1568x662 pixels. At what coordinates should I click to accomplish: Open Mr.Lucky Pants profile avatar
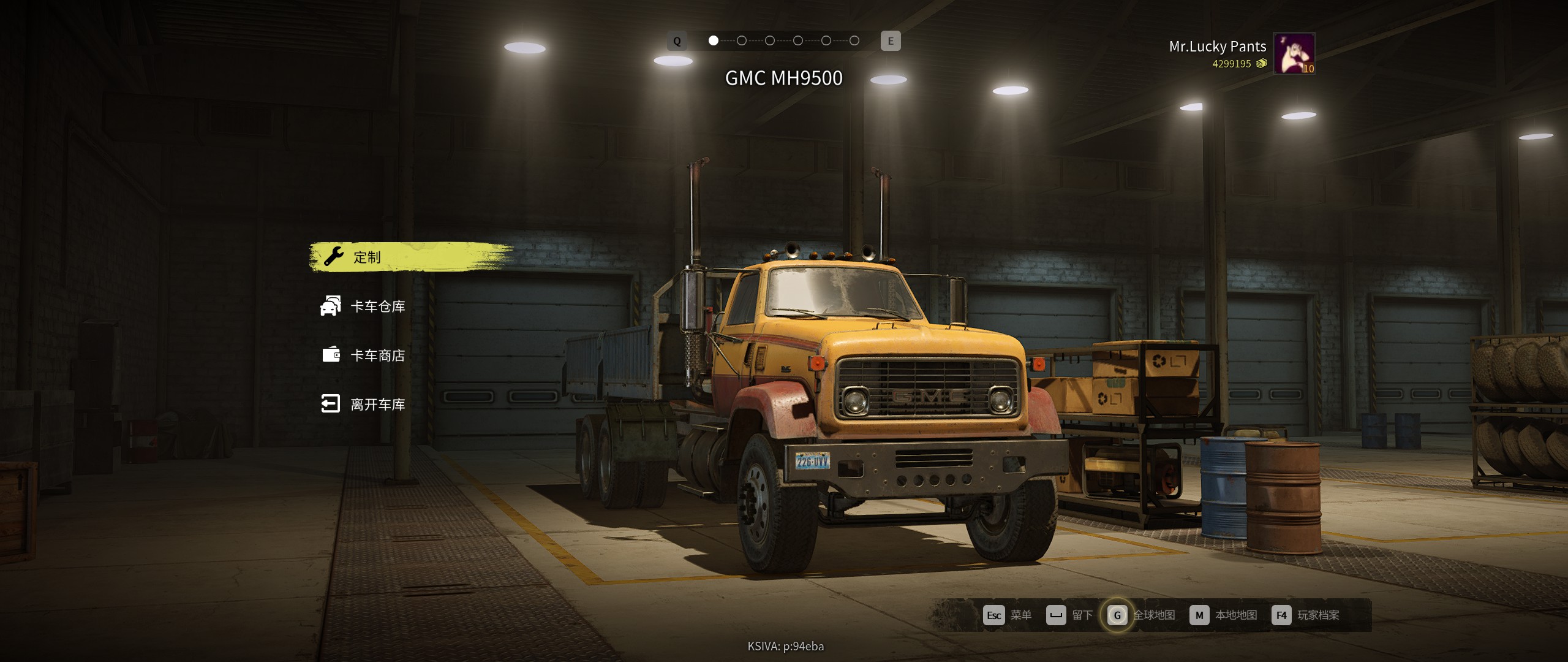tap(1294, 53)
